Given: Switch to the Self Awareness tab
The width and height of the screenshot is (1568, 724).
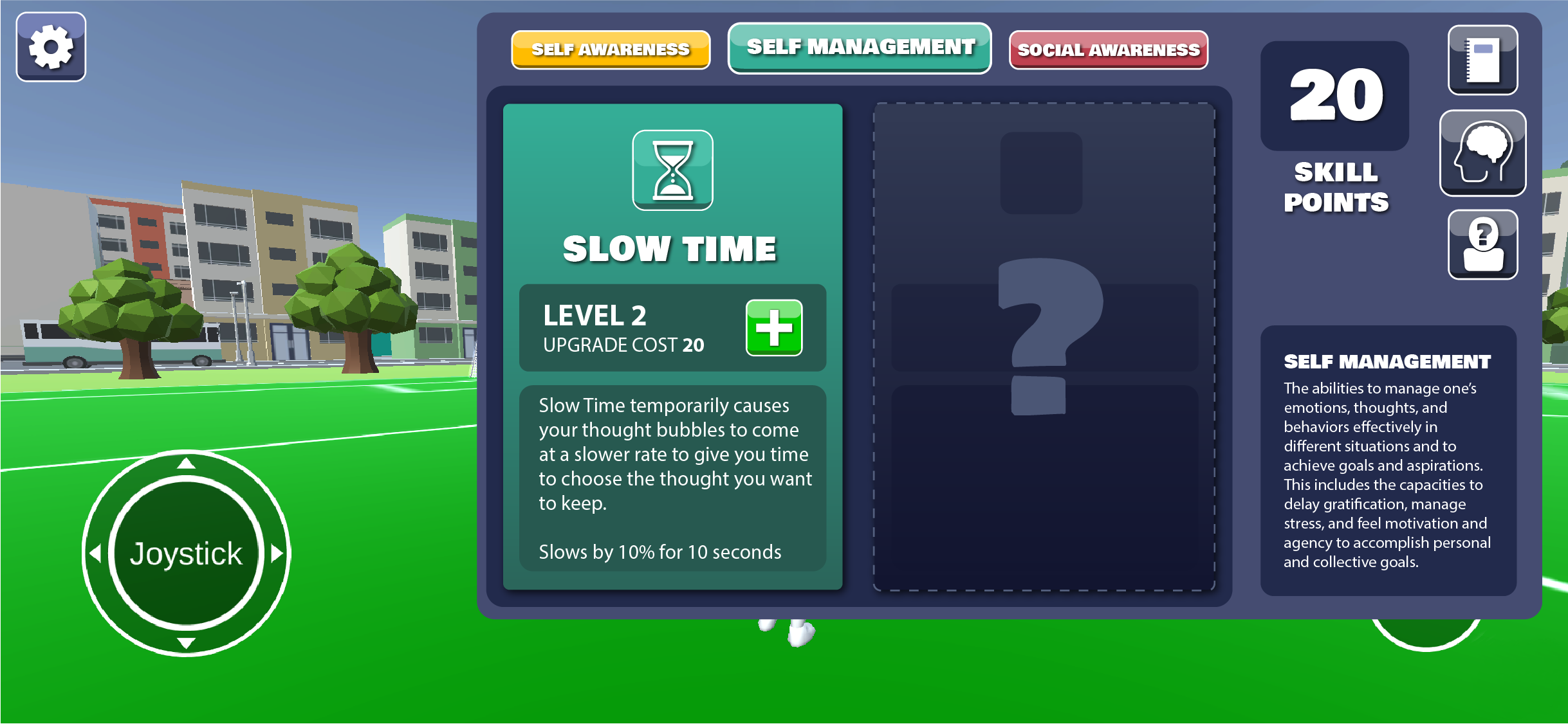Looking at the screenshot, I should click(x=610, y=50).
